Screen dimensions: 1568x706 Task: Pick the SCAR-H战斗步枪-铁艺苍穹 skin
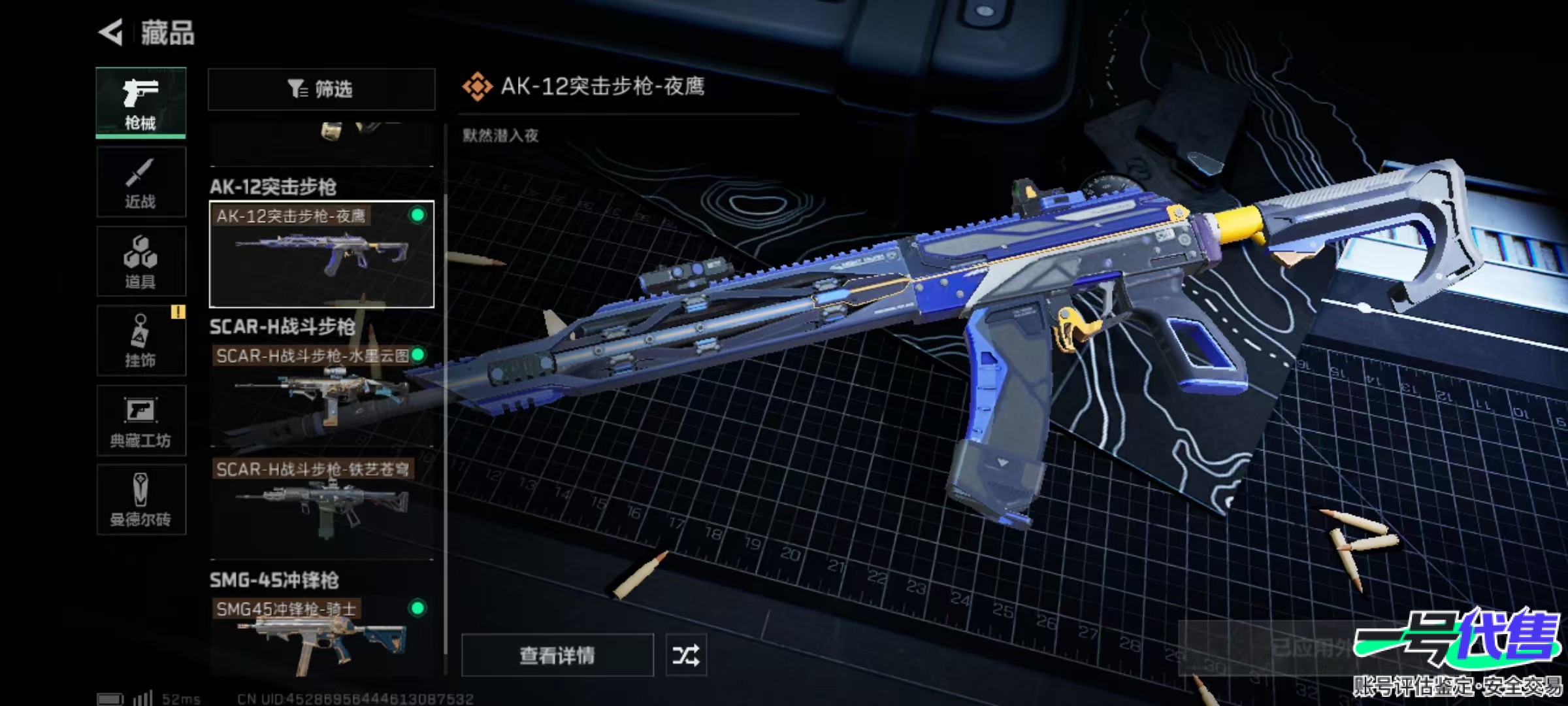click(321, 507)
